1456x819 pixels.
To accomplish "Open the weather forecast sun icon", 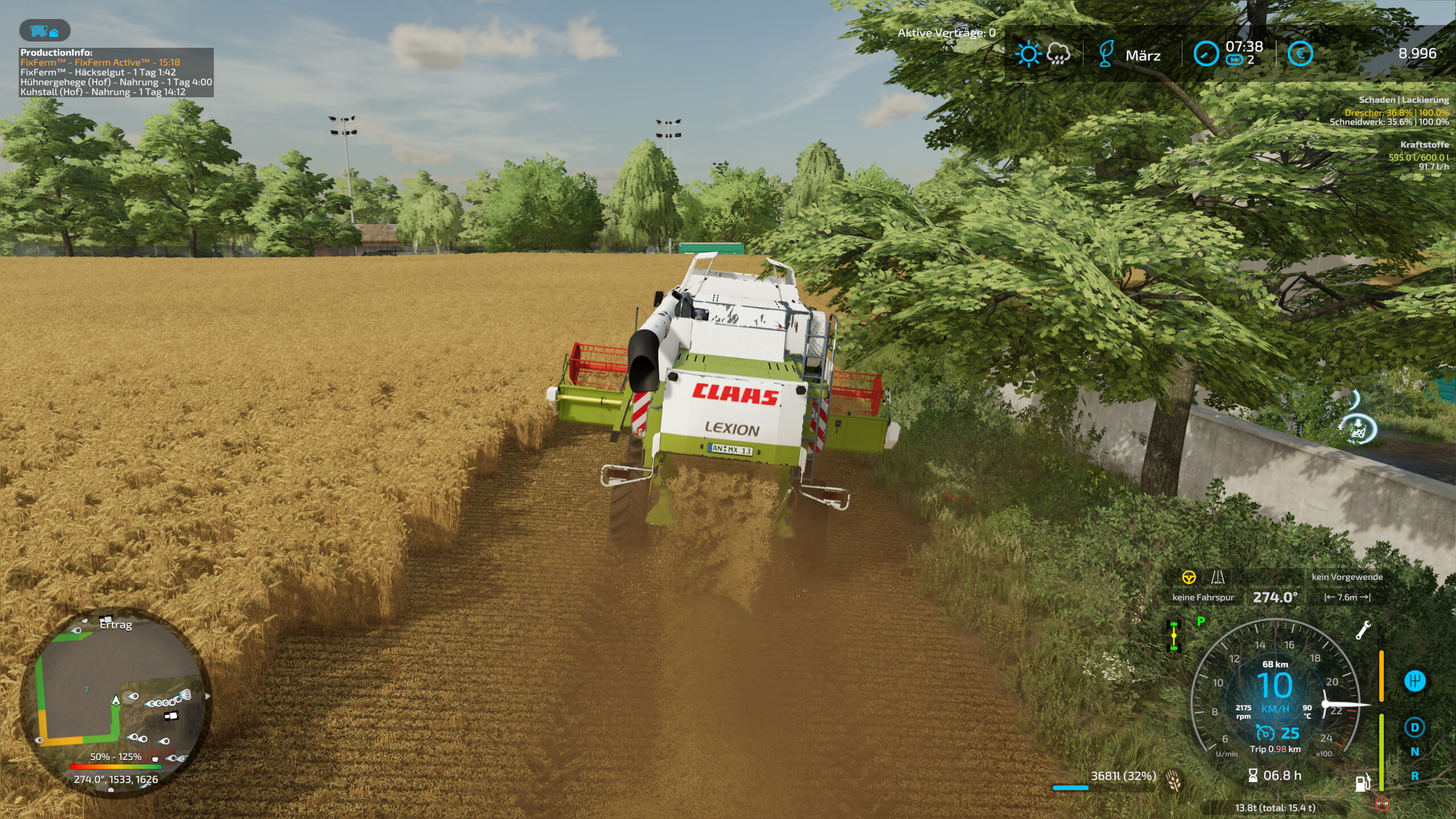I will pos(1028,55).
